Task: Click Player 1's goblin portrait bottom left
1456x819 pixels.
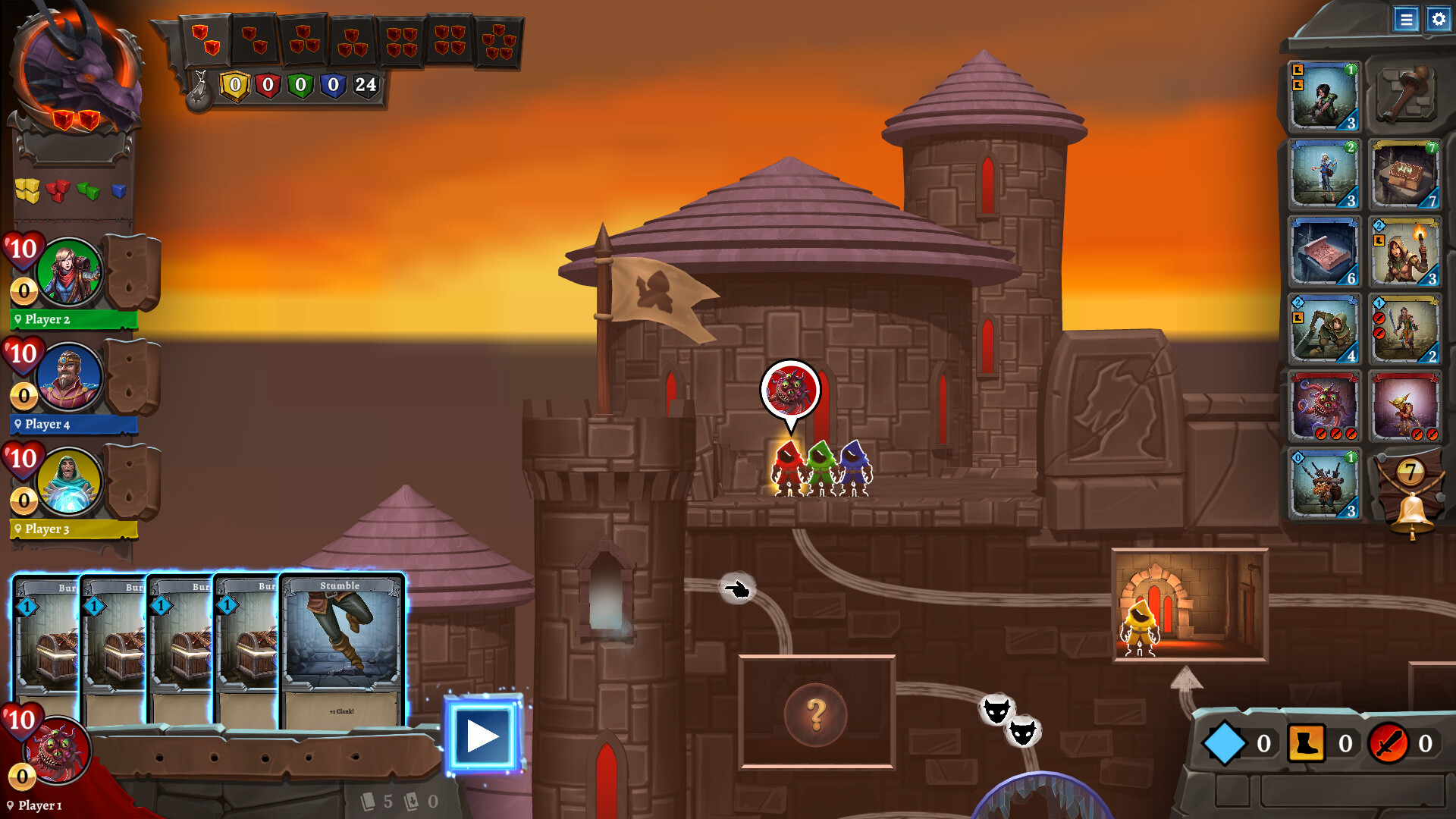Action: pyautogui.click(x=58, y=751)
